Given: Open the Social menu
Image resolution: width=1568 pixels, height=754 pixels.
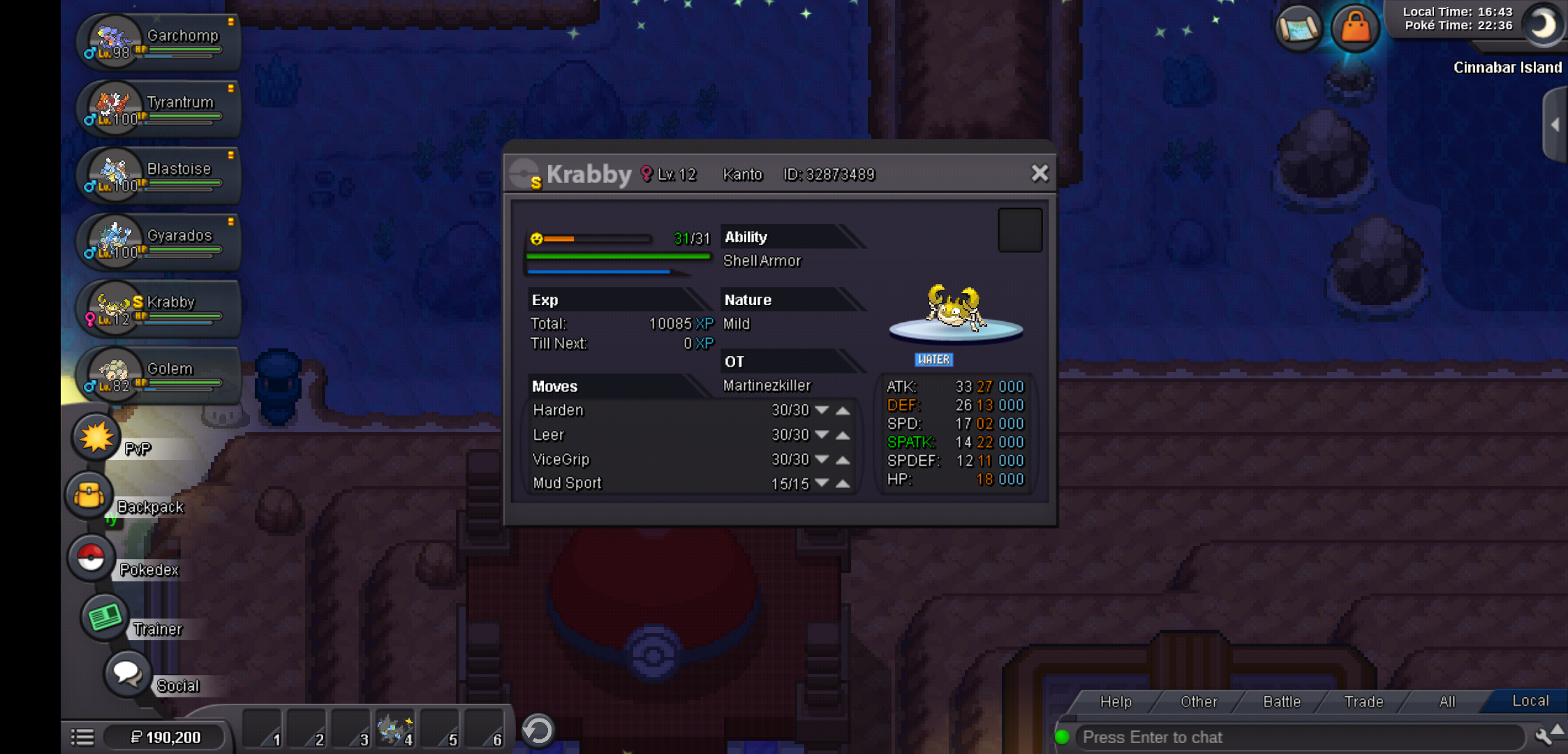Looking at the screenshot, I should click(128, 674).
